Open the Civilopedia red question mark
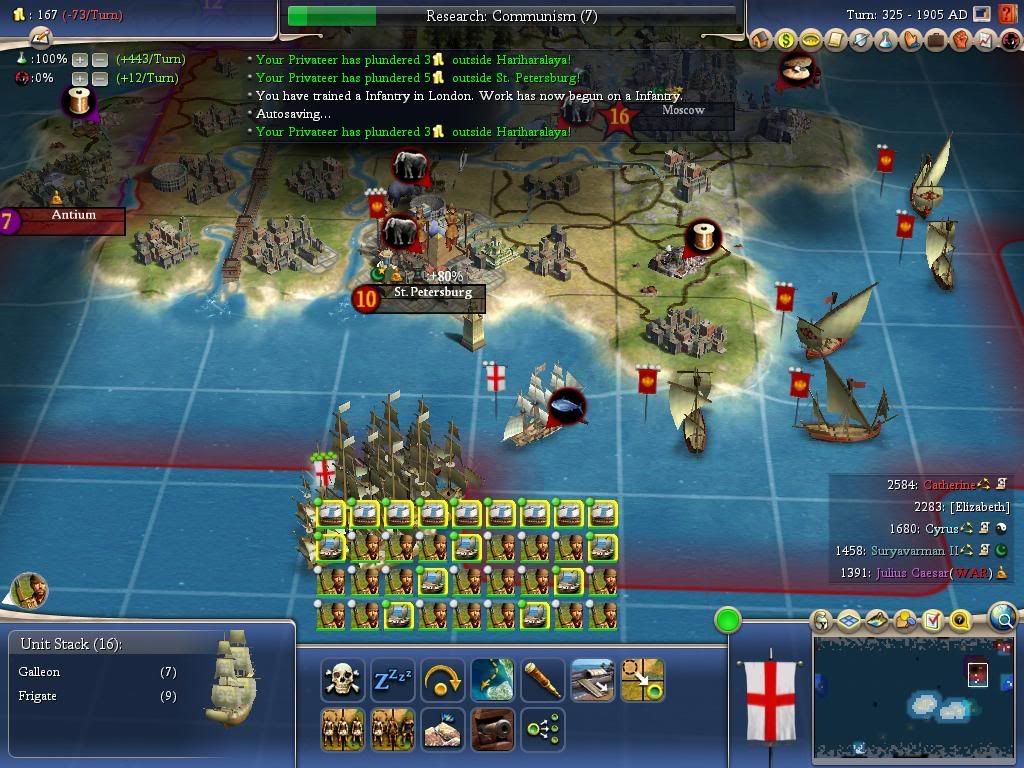The width and height of the screenshot is (1024, 768). (x=1007, y=14)
